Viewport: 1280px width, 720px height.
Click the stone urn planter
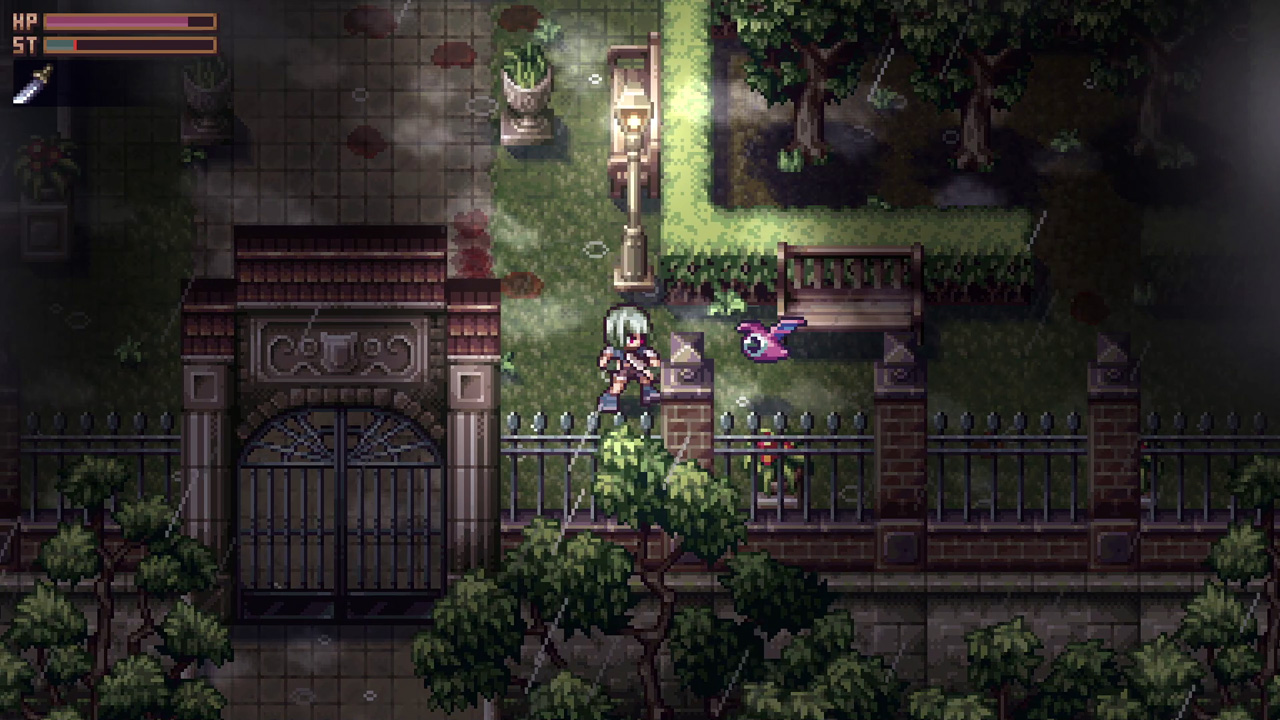(527, 95)
